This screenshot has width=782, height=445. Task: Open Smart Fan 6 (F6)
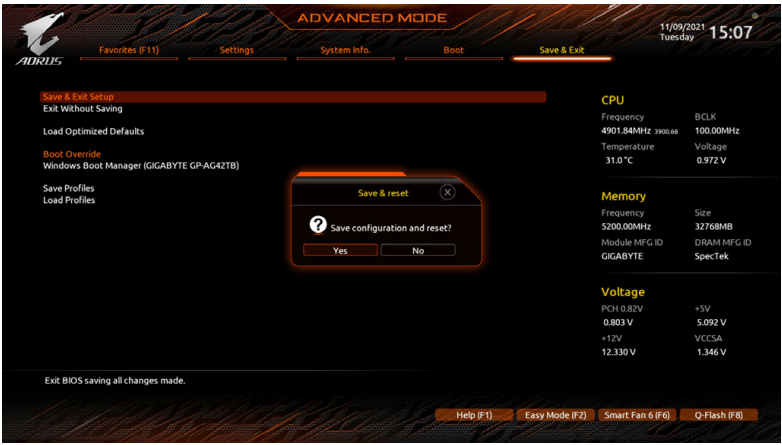(636, 414)
